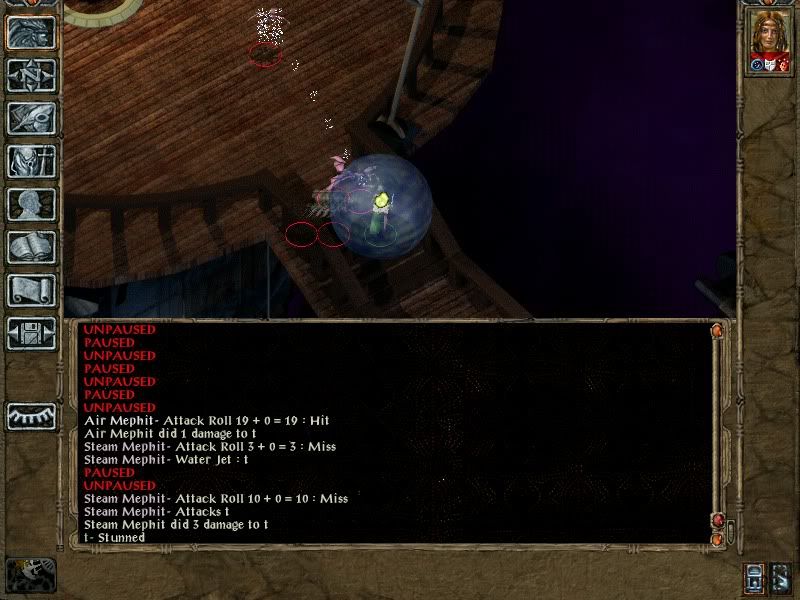The width and height of the screenshot is (800, 600).
Task: Toggle the closed-eye button in the left sidebar
Action: 32,415
